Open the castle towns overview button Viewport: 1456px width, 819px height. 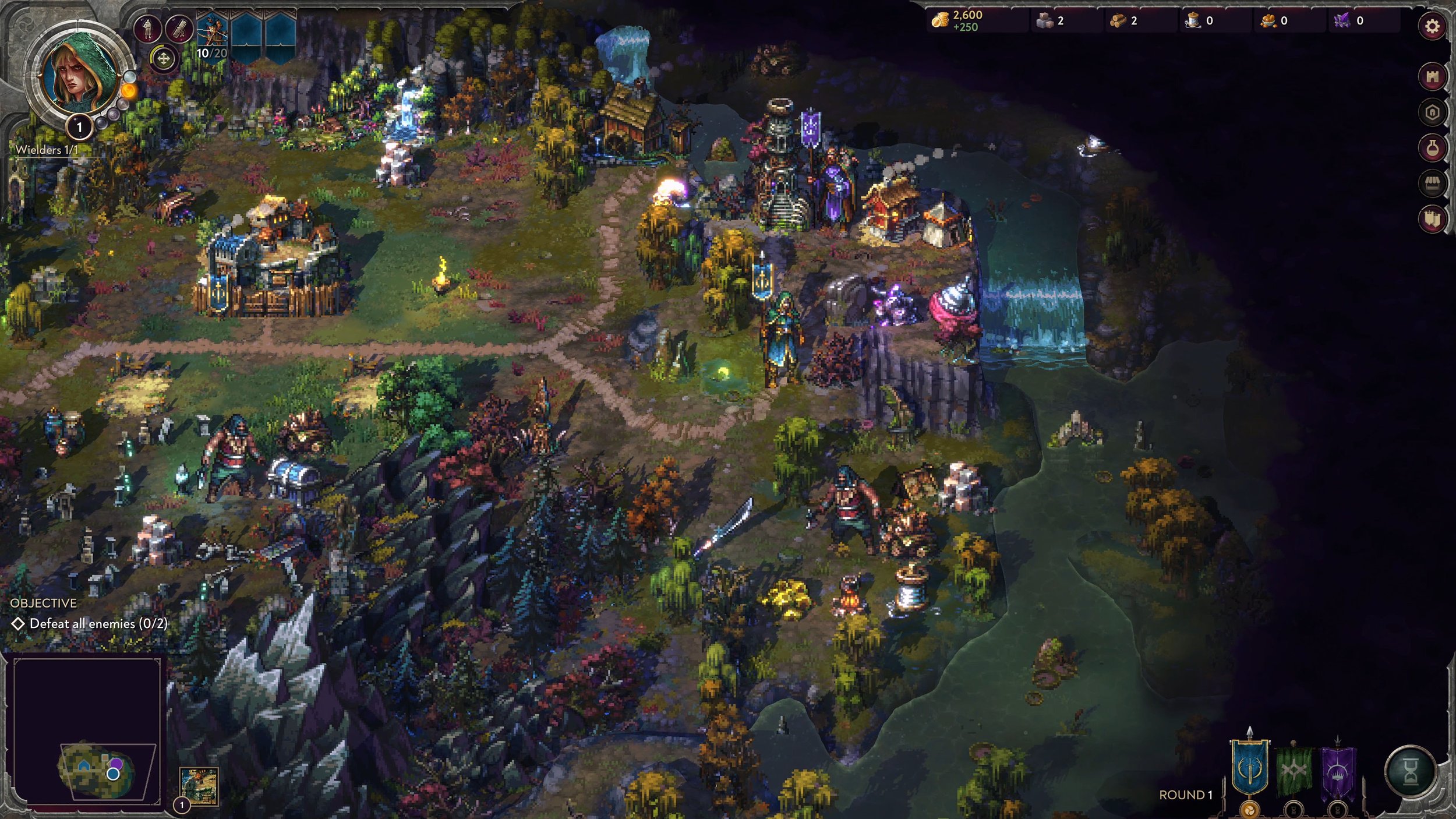coord(1432,77)
